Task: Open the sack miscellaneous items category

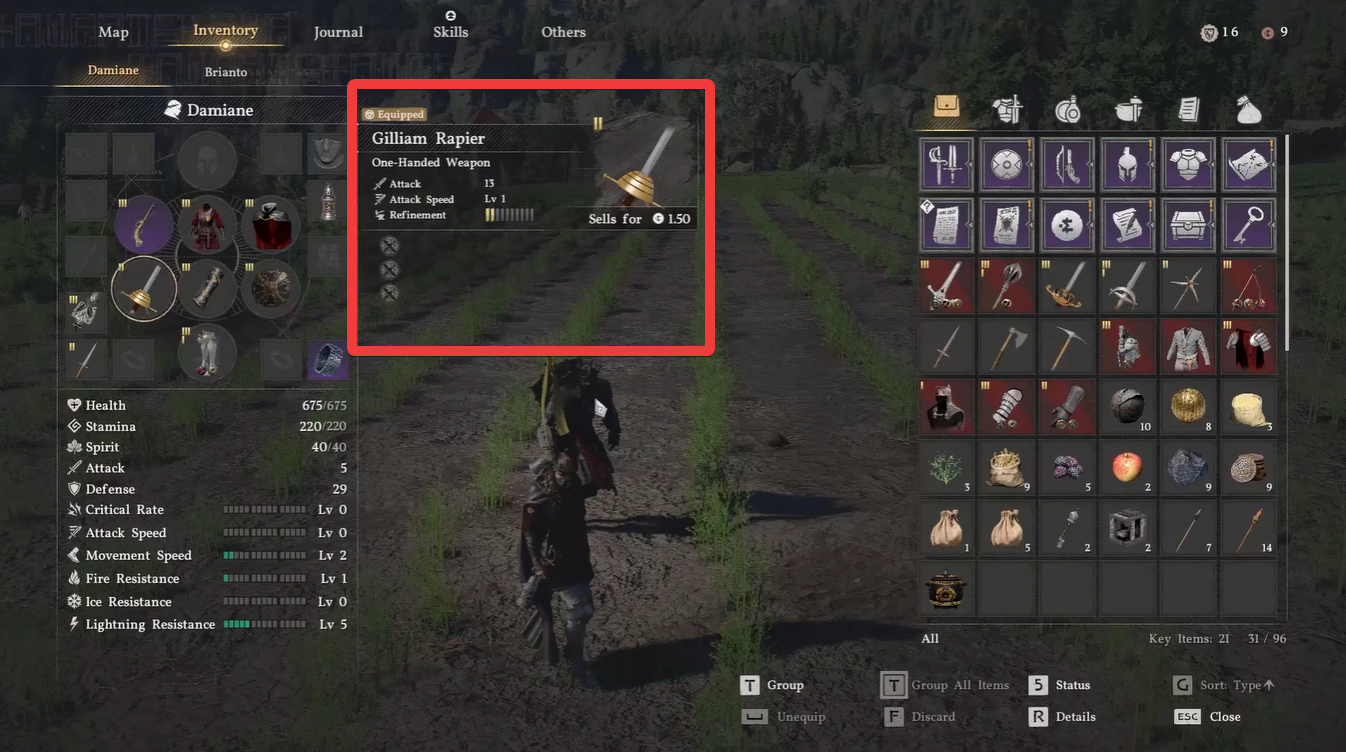Action: tap(1248, 110)
